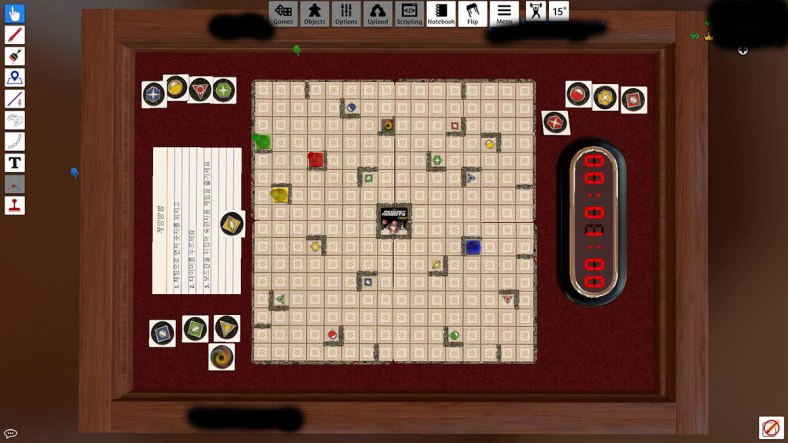
Task: Click the Flip table button
Action: click(472, 13)
